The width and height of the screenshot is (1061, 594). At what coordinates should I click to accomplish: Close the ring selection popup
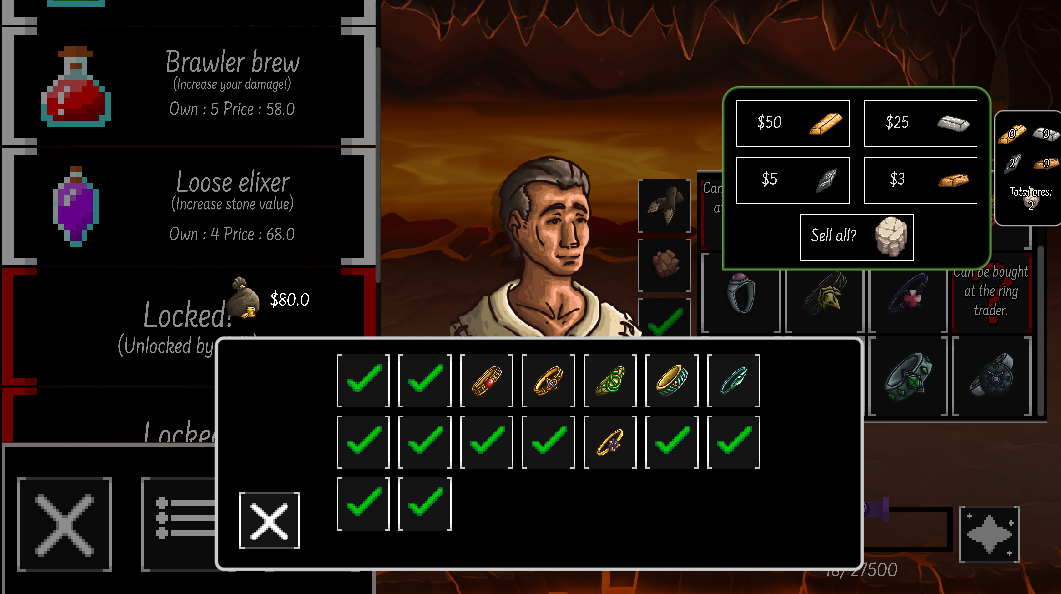pyautogui.click(x=269, y=520)
